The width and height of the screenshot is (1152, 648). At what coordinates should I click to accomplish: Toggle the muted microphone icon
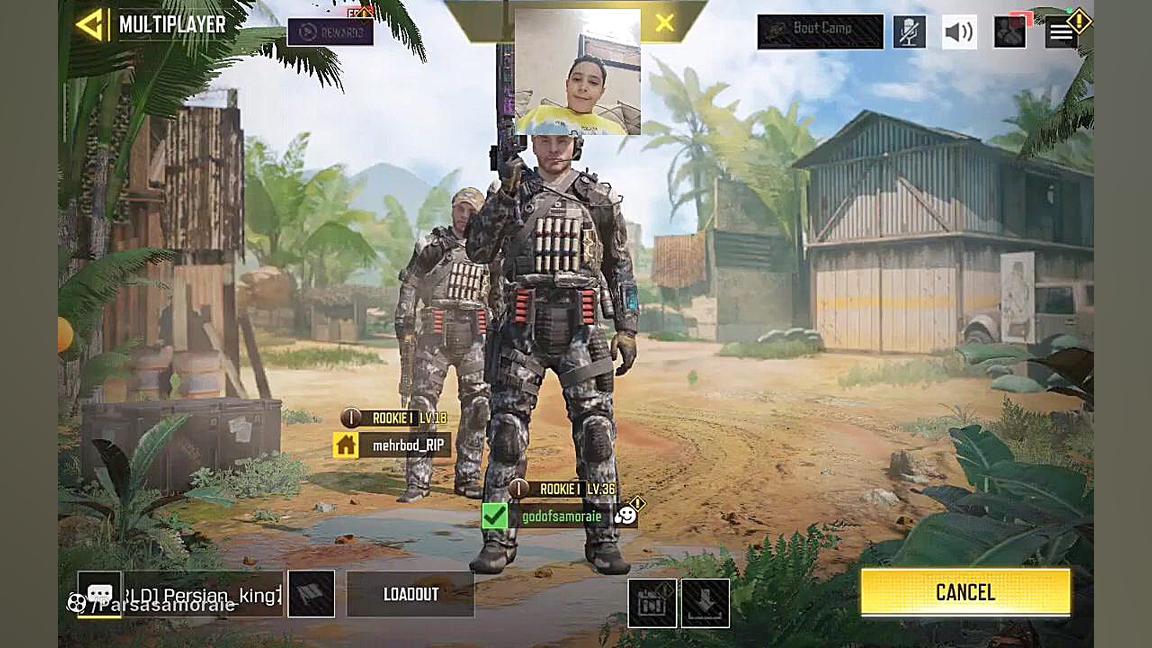909,32
